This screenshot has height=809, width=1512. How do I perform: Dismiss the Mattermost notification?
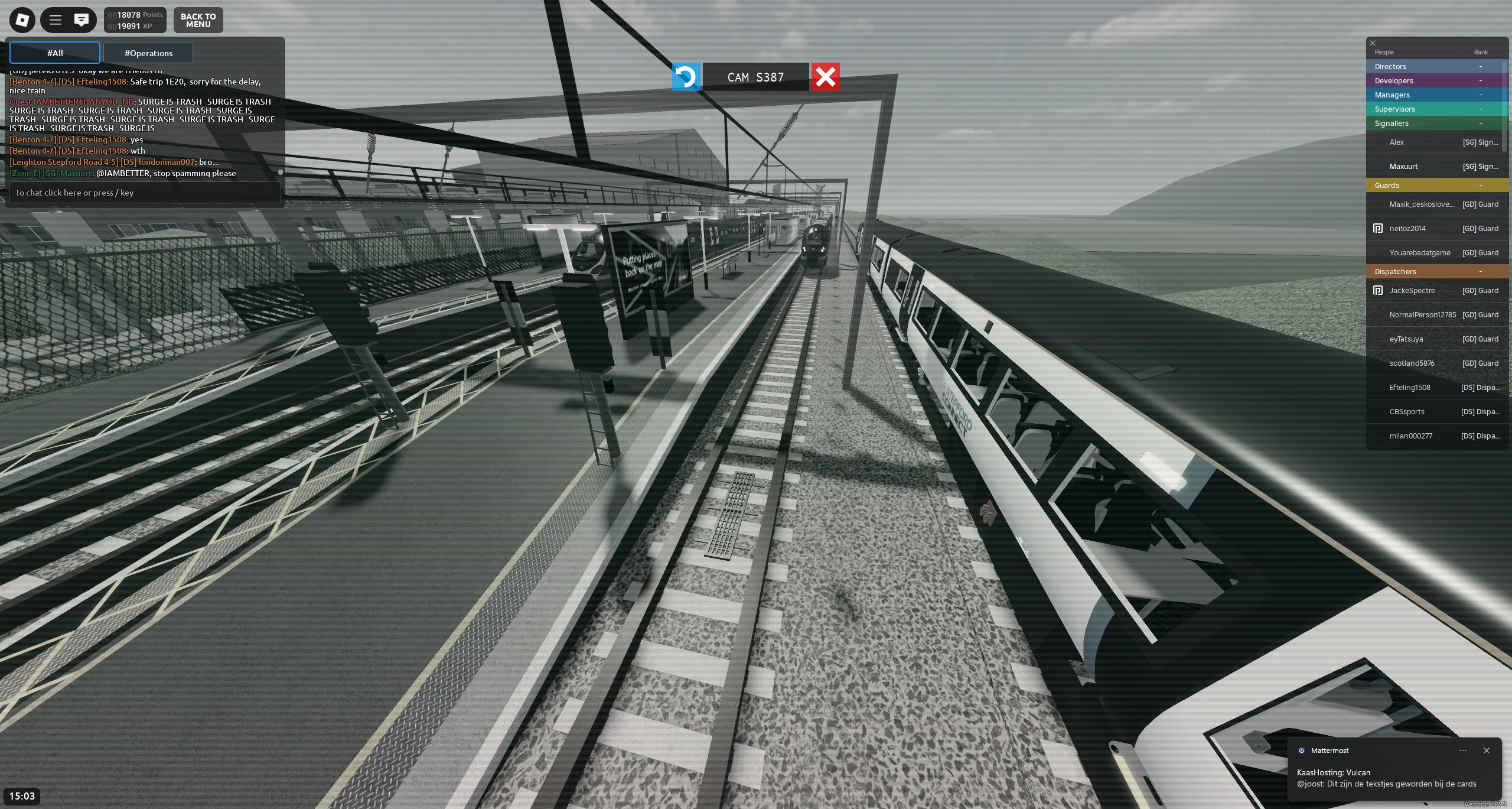[x=1487, y=750]
